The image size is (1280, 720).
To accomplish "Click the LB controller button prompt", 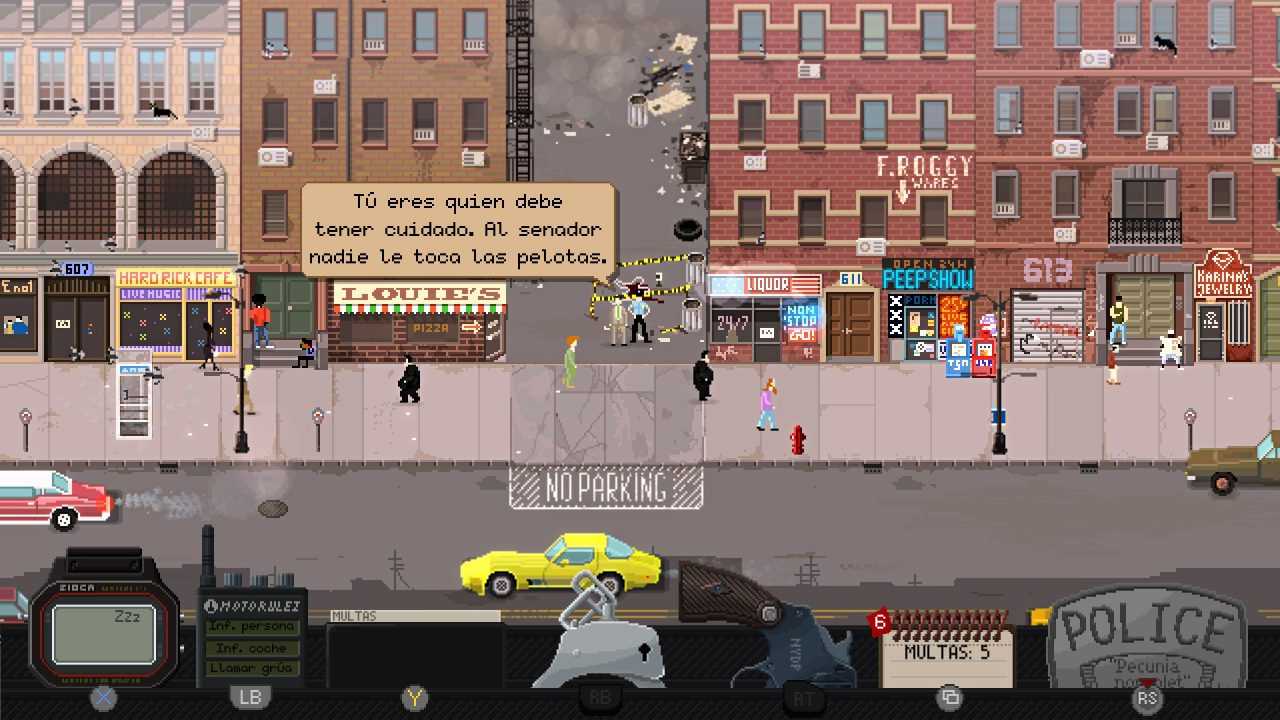I will [x=249, y=698].
